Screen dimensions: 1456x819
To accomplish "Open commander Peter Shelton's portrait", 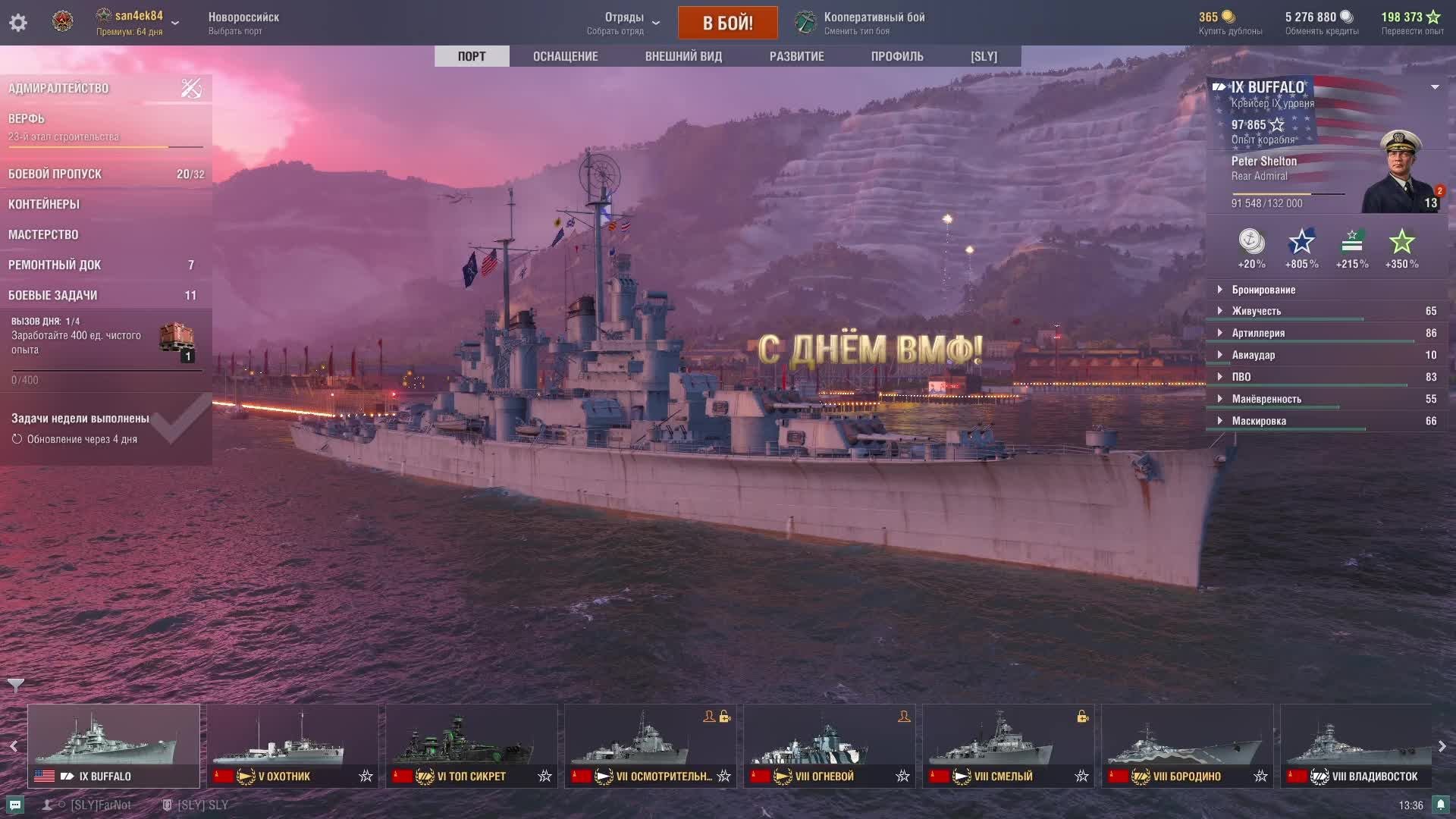I will (1402, 172).
